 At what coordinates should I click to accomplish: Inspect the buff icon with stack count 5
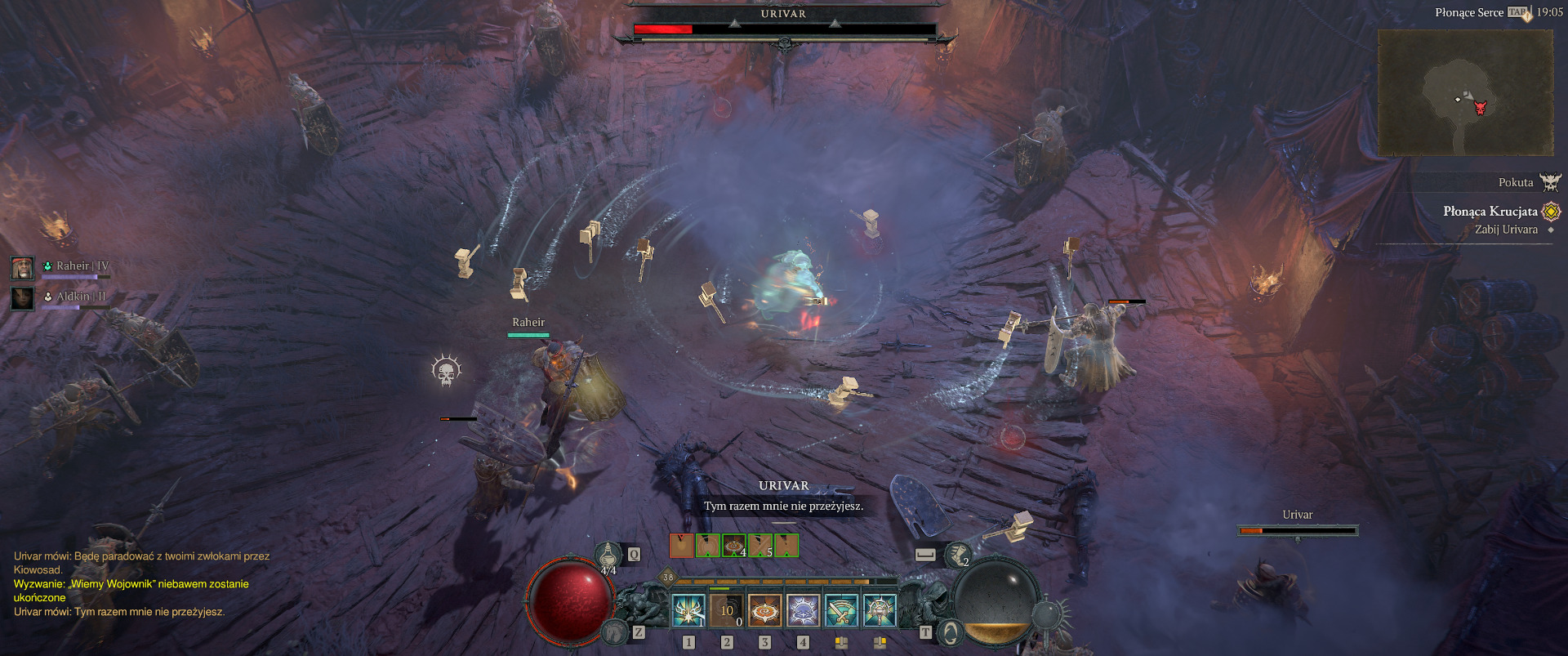760,545
